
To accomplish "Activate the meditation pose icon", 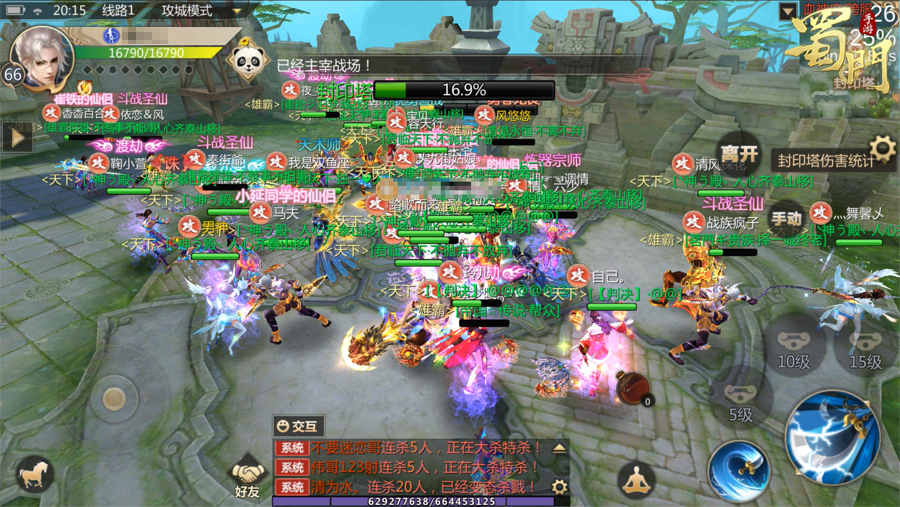I will pyautogui.click(x=637, y=480).
